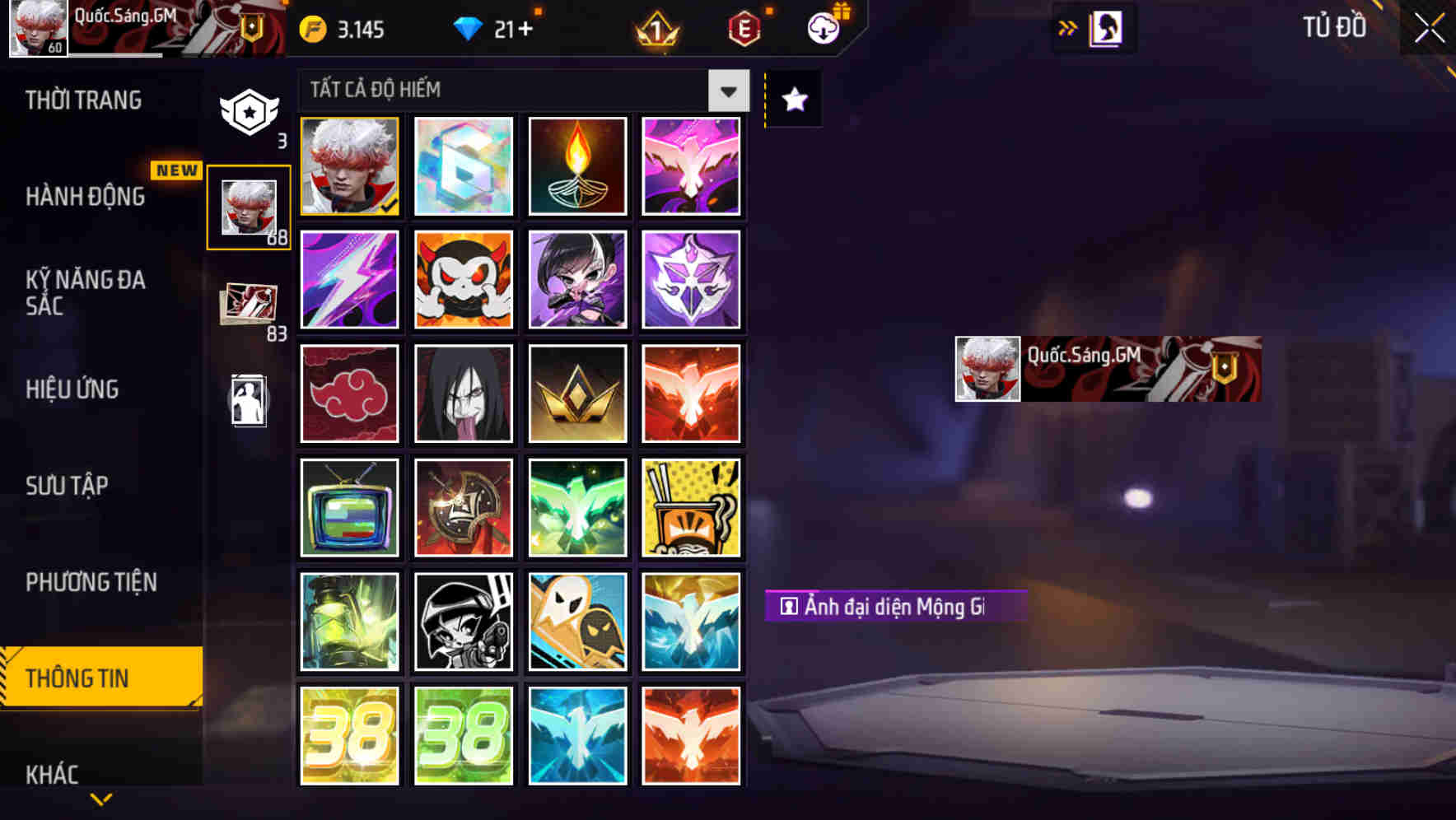Viewport: 1456px width, 820px height.
Task: Switch to the THỜI TRANG tab
Action: pos(85,100)
